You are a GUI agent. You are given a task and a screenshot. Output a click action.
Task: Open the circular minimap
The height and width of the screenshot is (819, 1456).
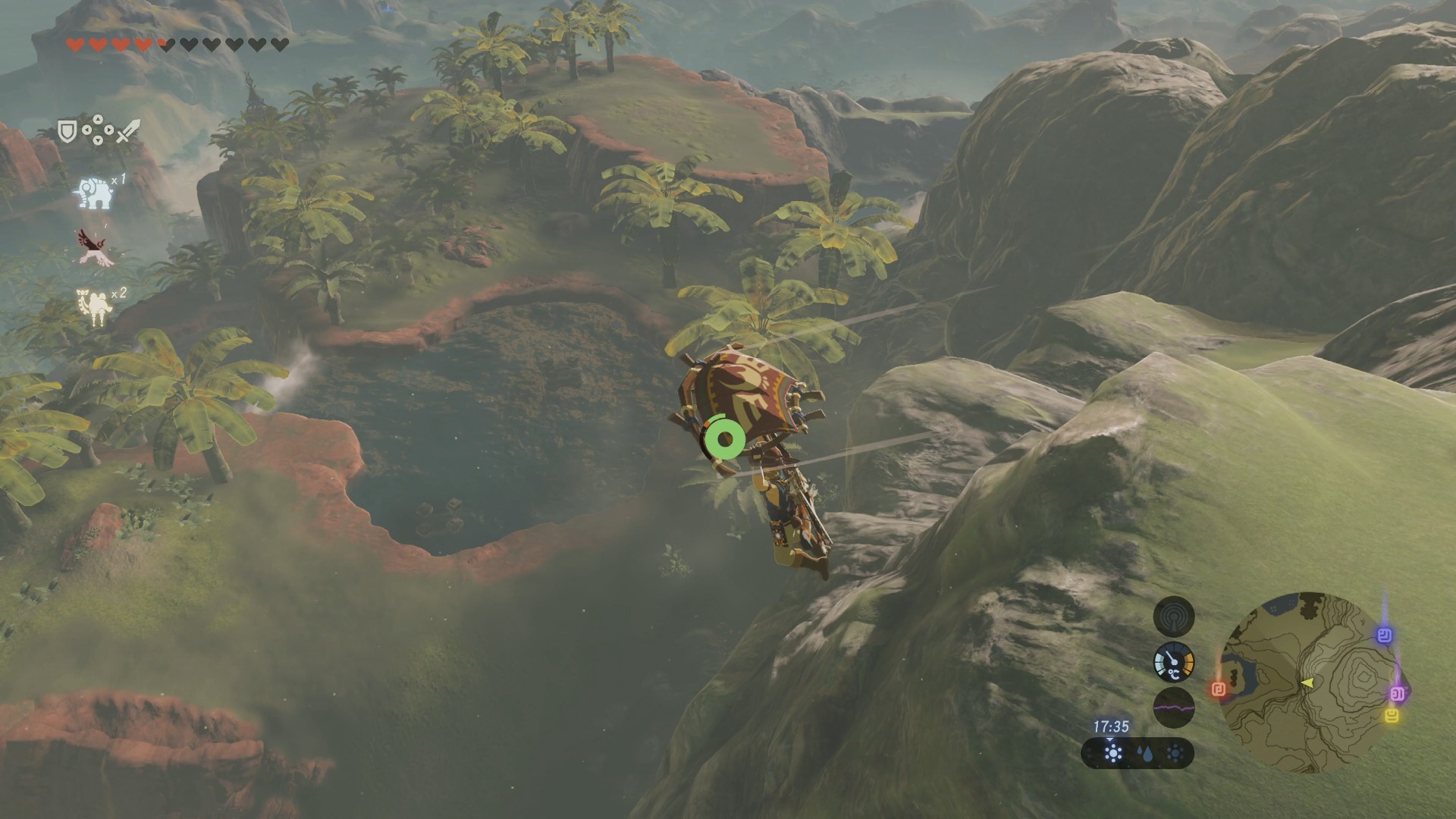pos(1308,682)
